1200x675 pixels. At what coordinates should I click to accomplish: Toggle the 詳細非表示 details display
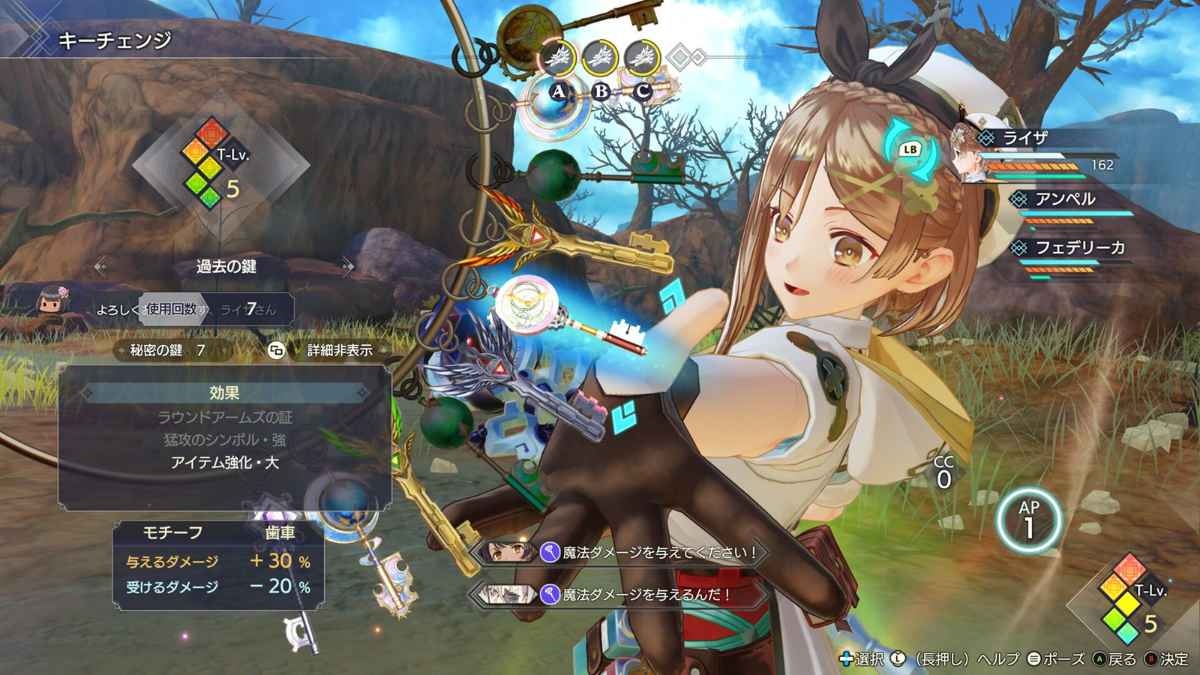pyautogui.click(x=324, y=350)
